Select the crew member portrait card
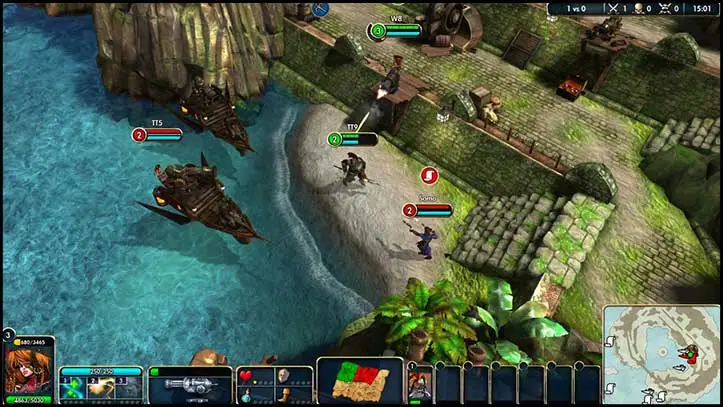Image resolution: width=723 pixels, height=407 pixels. tap(420, 384)
